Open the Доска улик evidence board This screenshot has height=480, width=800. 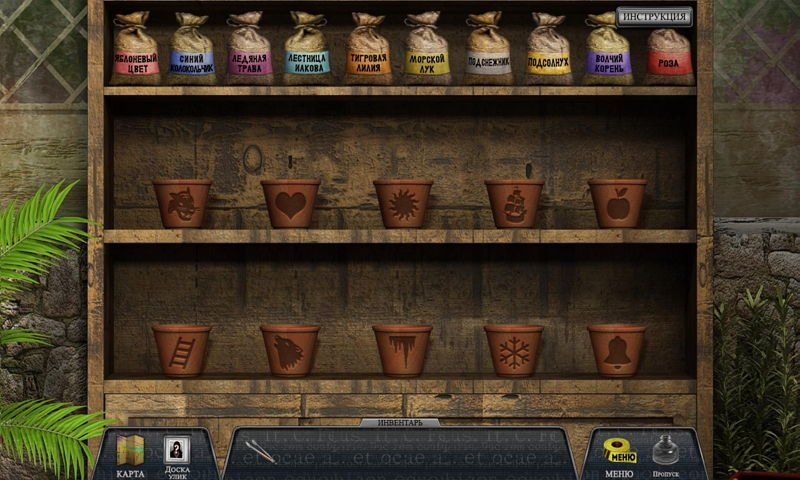click(x=176, y=456)
